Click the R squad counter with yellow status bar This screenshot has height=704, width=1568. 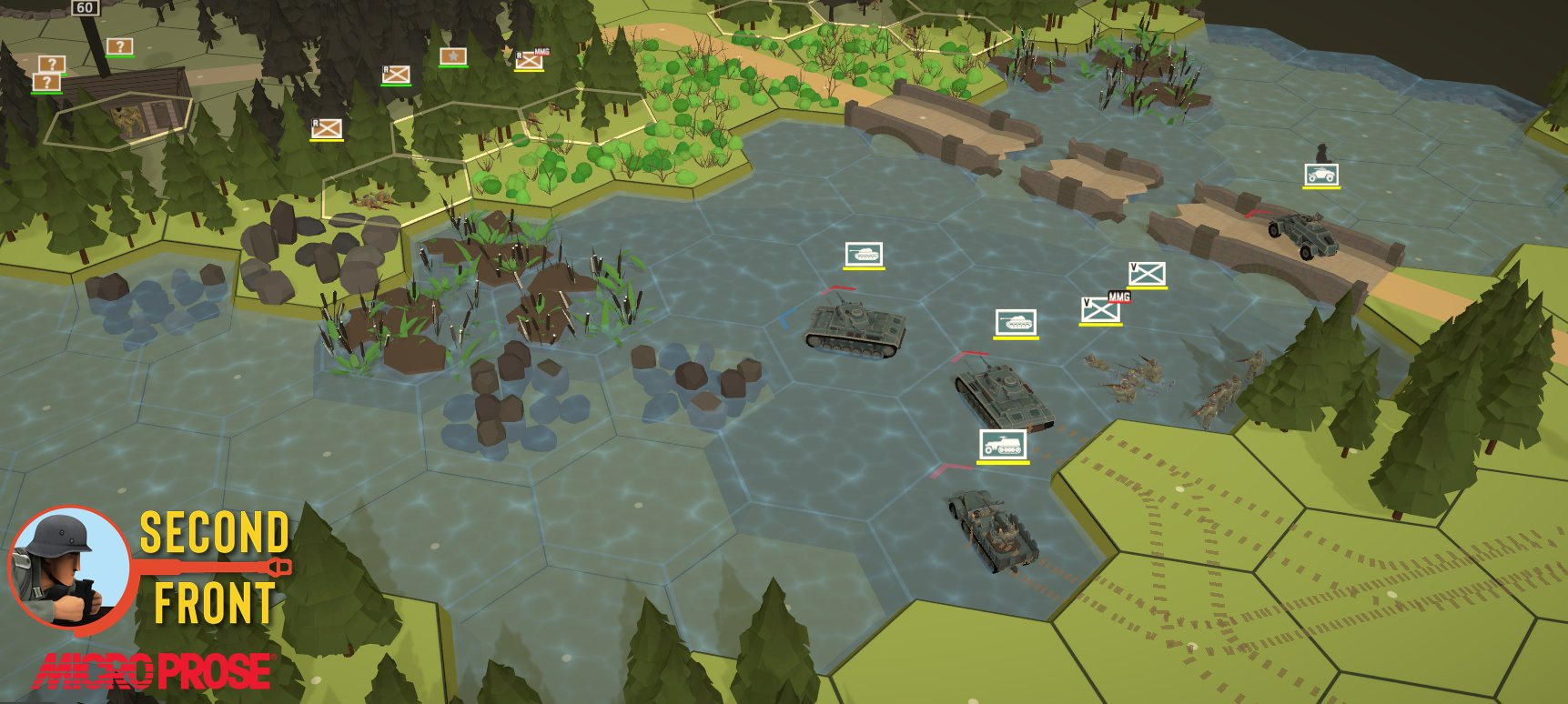point(326,129)
